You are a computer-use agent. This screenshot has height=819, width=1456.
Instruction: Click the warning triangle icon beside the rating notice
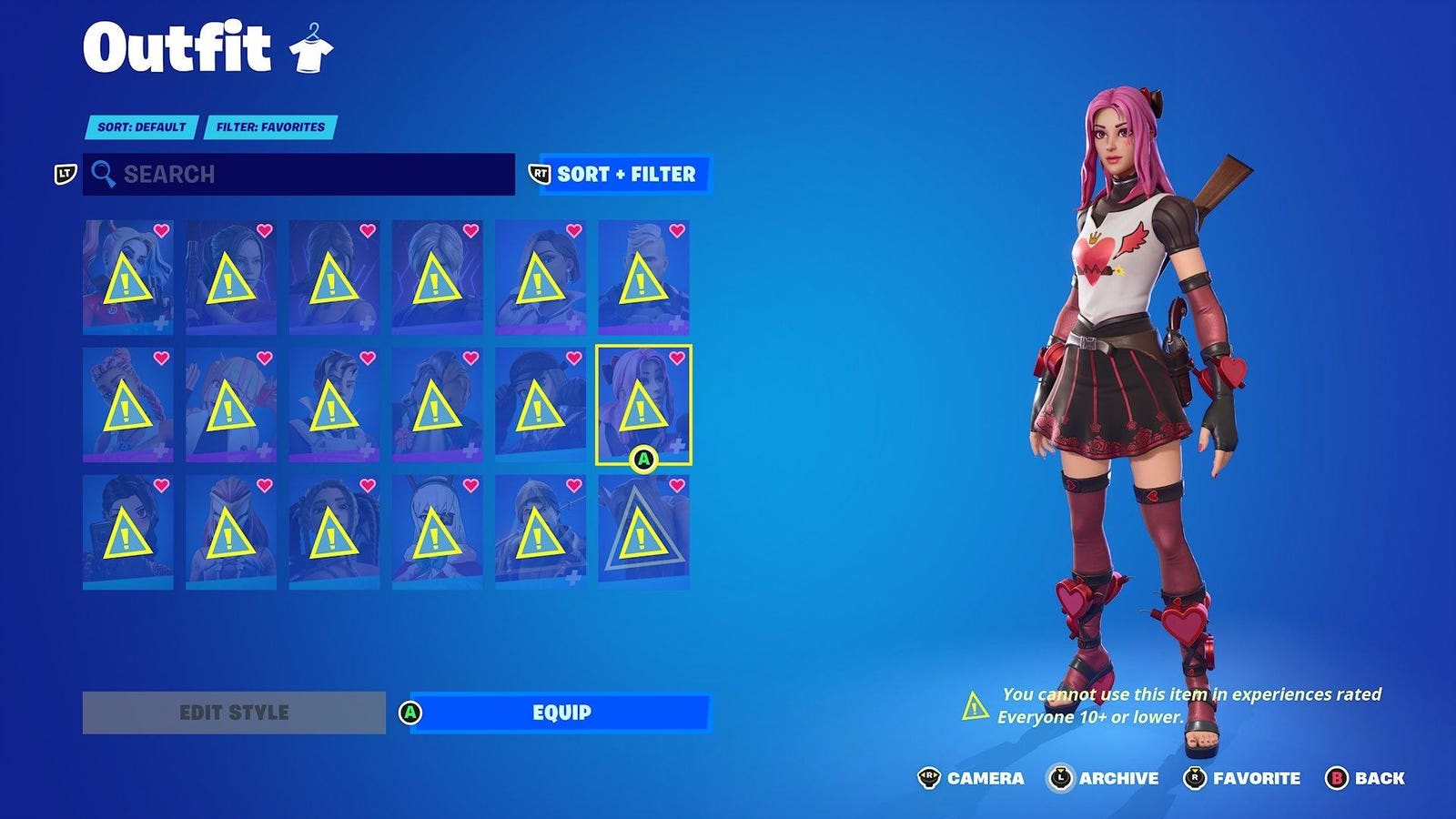pyautogui.click(x=975, y=705)
